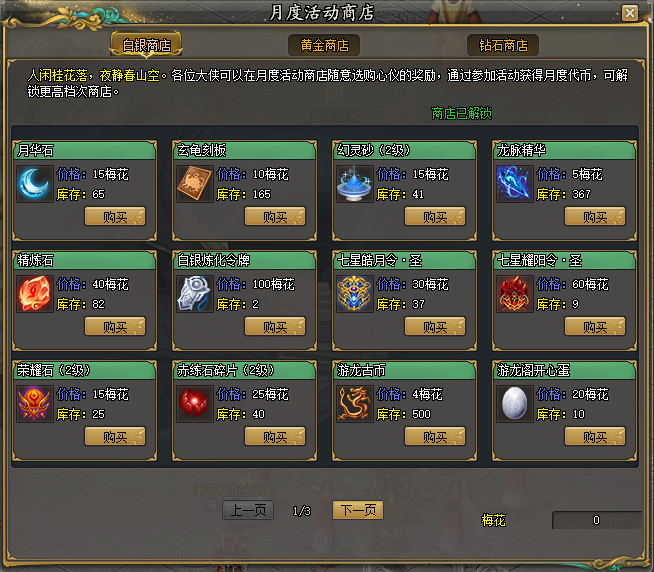Switch to the 黄金商店 tab

tap(324, 45)
